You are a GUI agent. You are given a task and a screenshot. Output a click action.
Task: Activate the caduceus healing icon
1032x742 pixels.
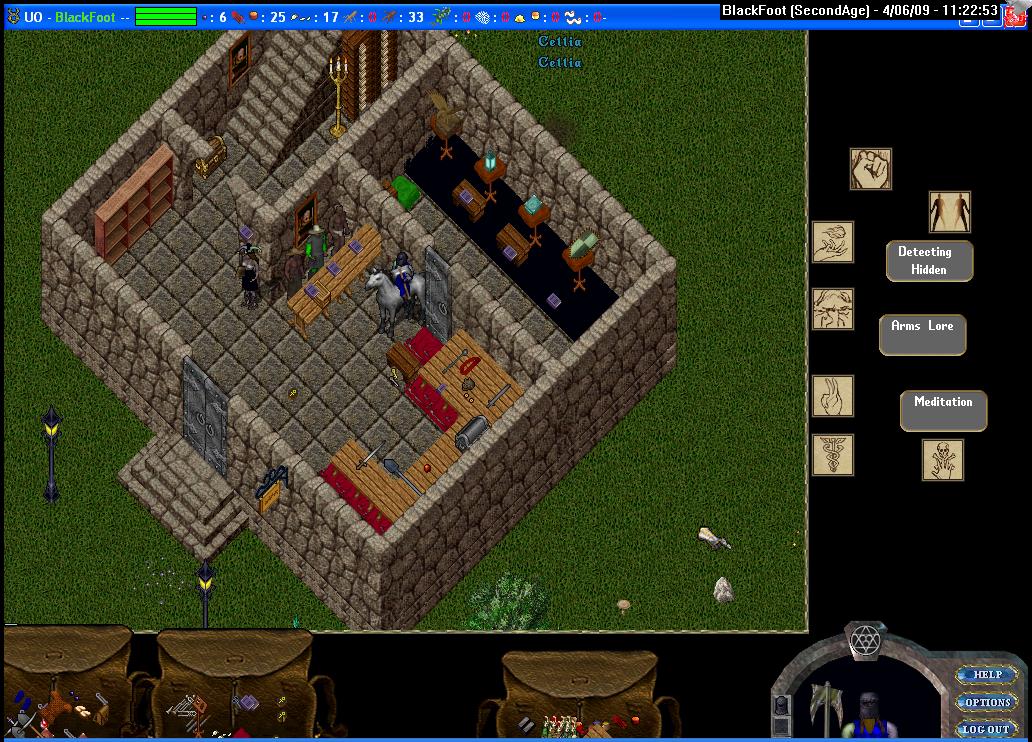(x=832, y=455)
